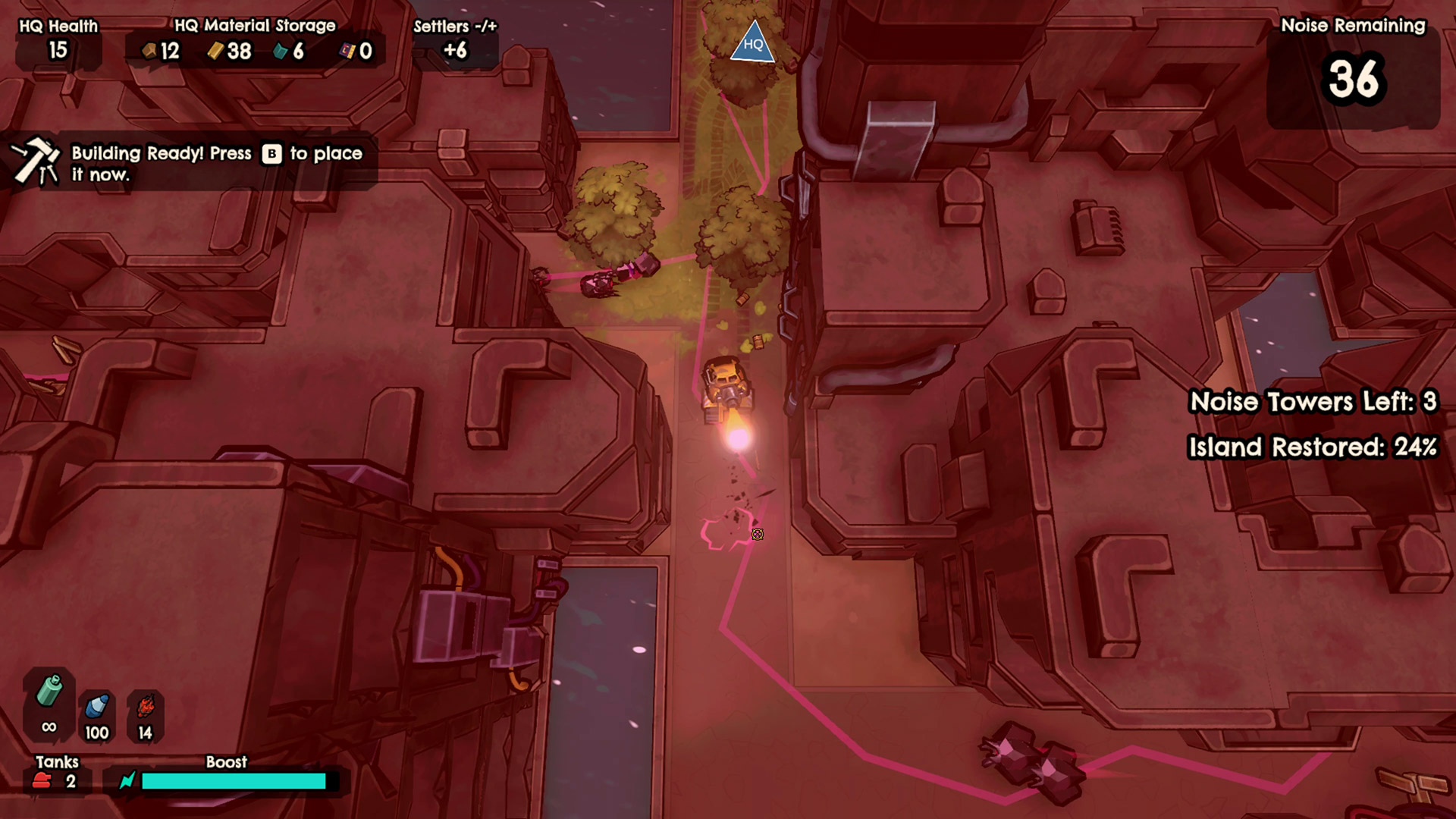Click the lightning bolt Boost icon
This screenshot has height=819, width=1456.
click(x=127, y=780)
